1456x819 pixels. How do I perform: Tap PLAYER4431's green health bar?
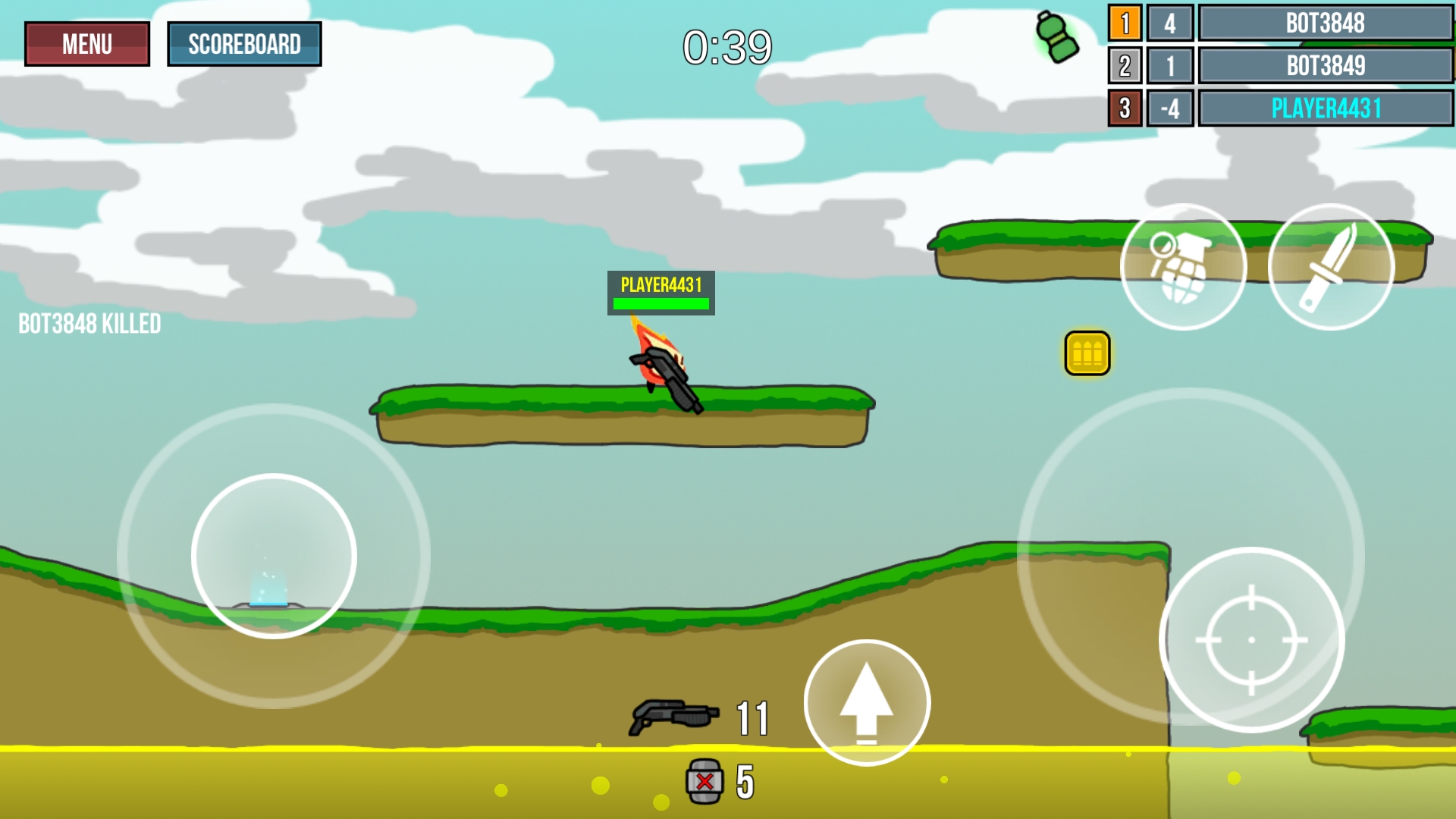661,303
